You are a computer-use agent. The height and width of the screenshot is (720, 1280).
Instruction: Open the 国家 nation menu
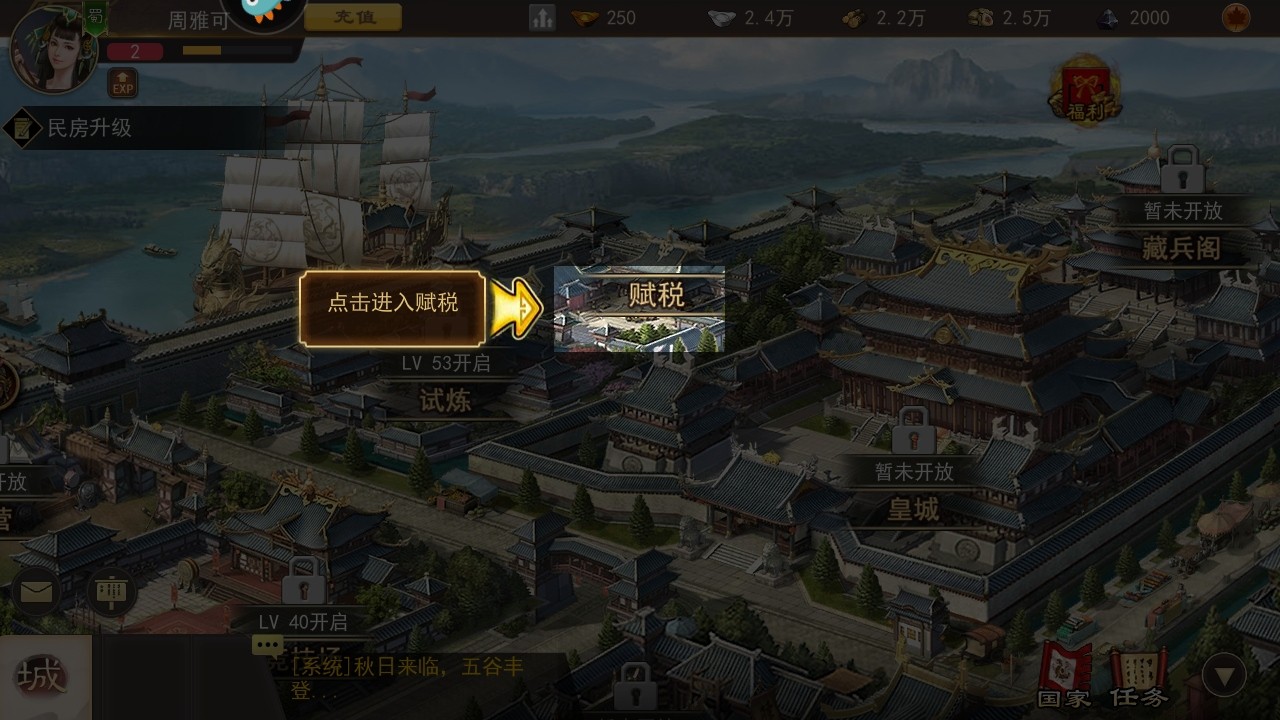pos(1063,676)
